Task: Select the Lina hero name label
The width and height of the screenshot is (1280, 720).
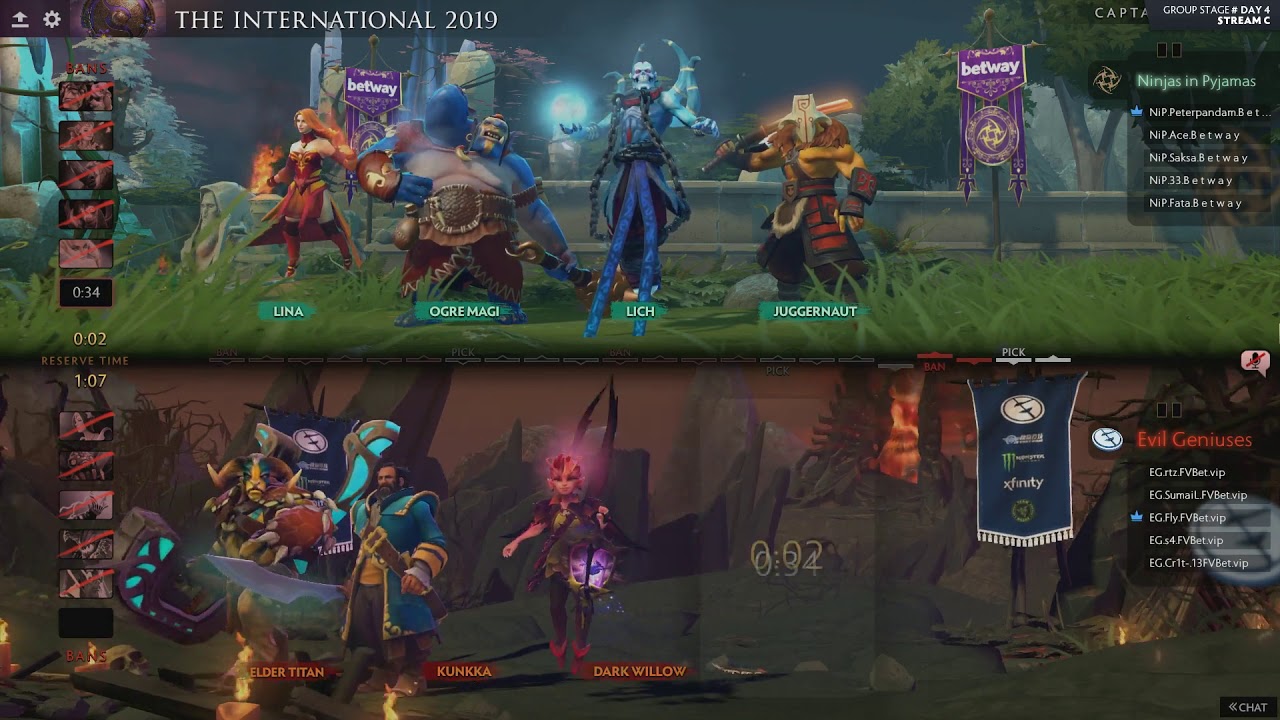Action: click(288, 311)
